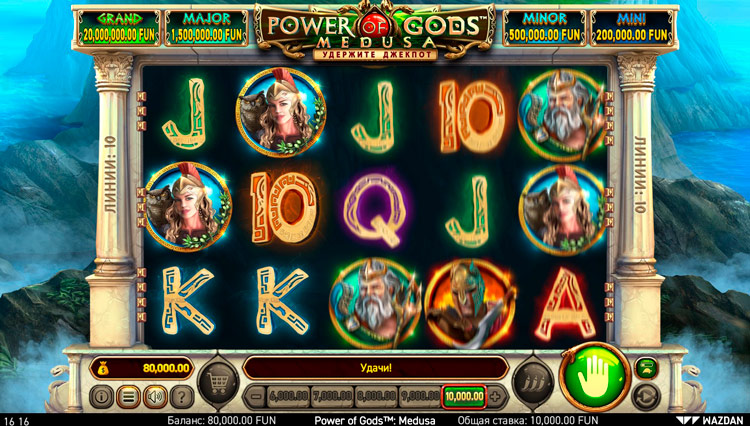
Task: Open the info paytable button
Action: pos(101,396)
